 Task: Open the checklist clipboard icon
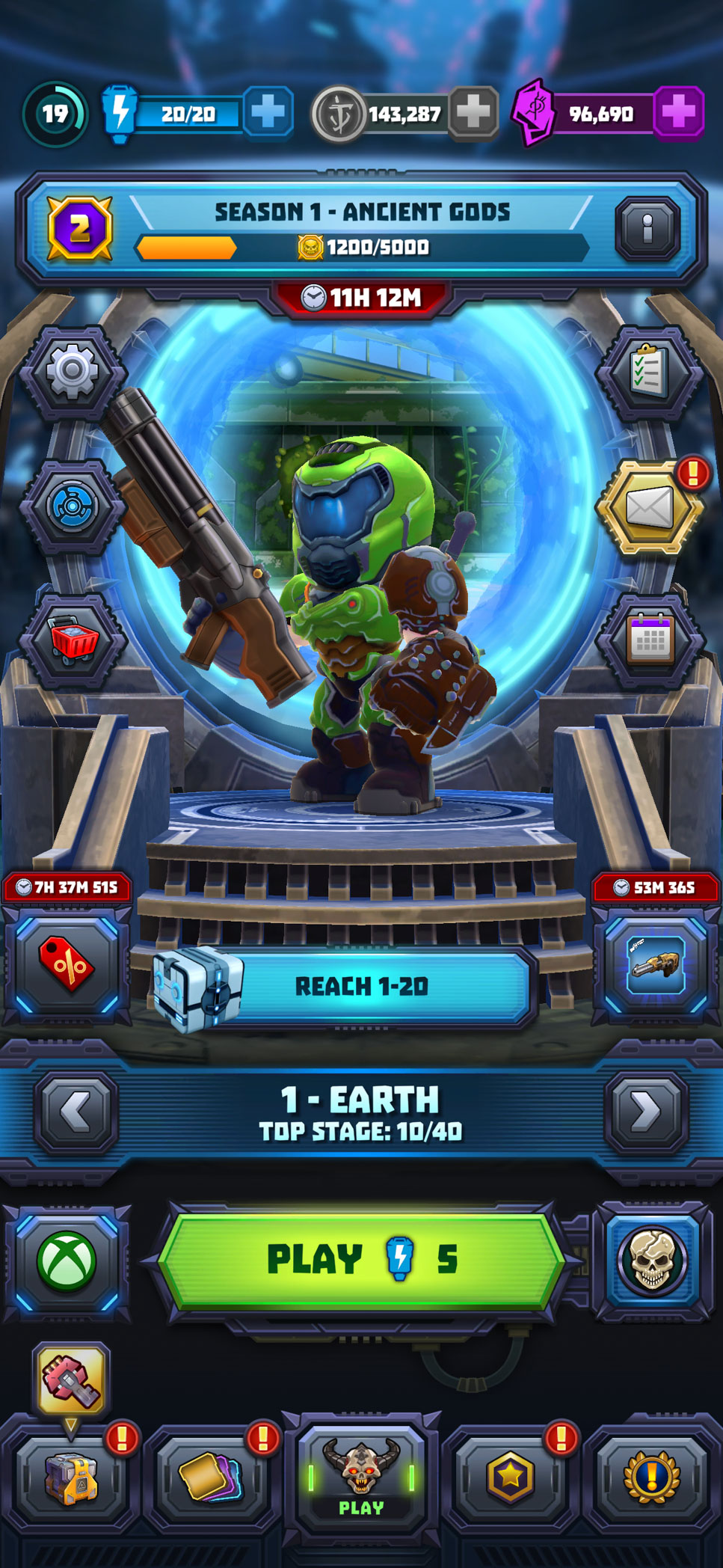pos(649,371)
